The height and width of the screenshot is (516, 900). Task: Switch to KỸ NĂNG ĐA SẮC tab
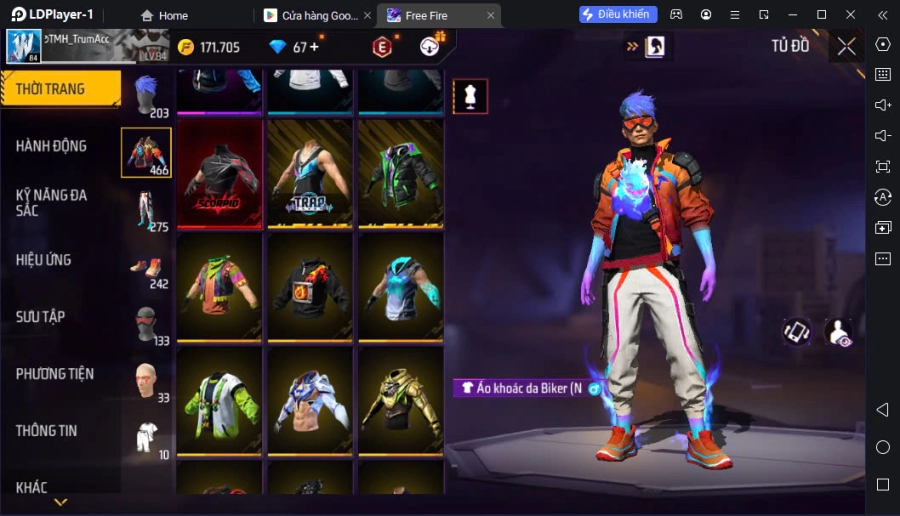[x=51, y=203]
